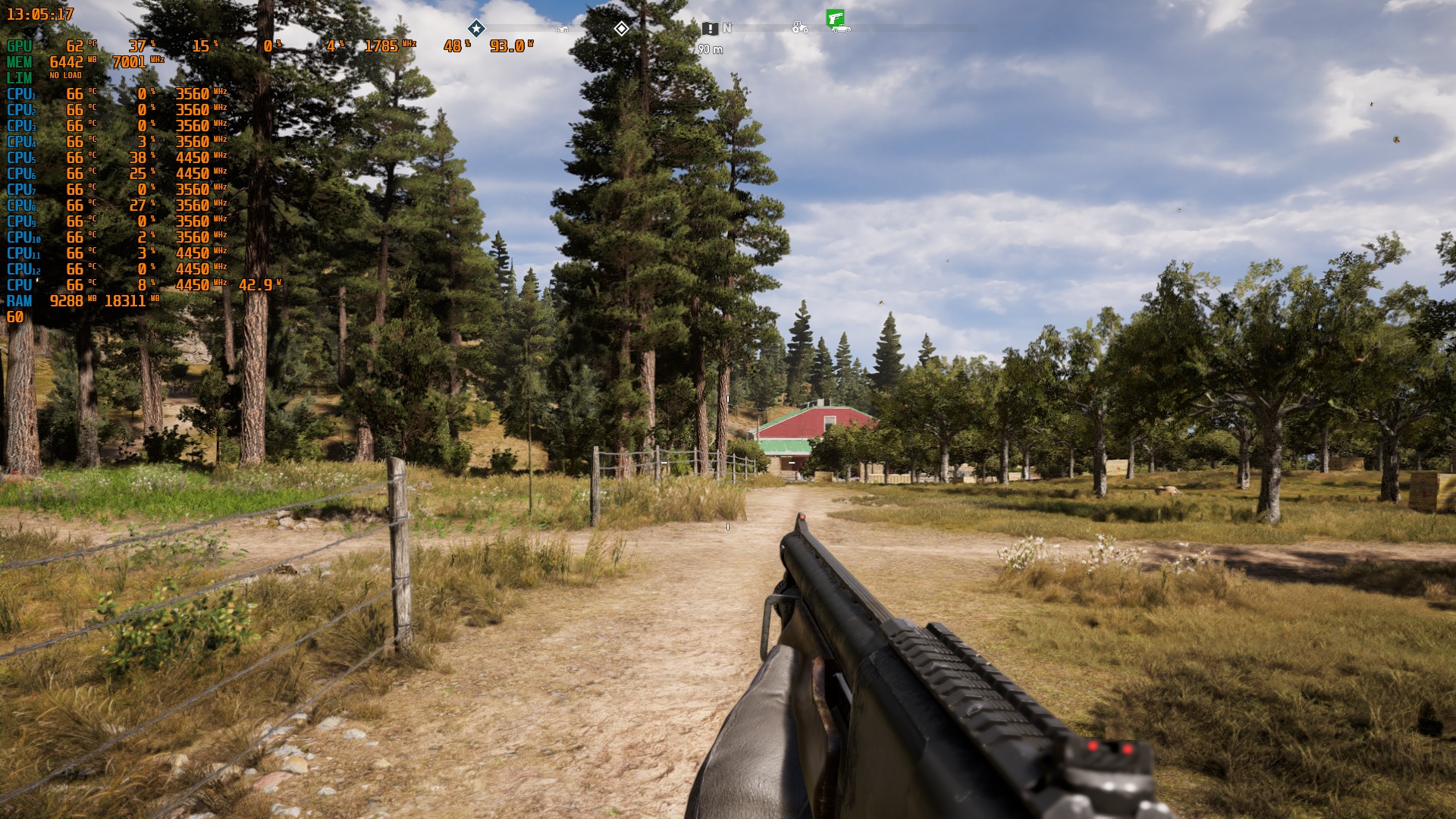The width and height of the screenshot is (1456, 819).
Task: Click the white car icon under the weapon slot
Action: (x=841, y=29)
